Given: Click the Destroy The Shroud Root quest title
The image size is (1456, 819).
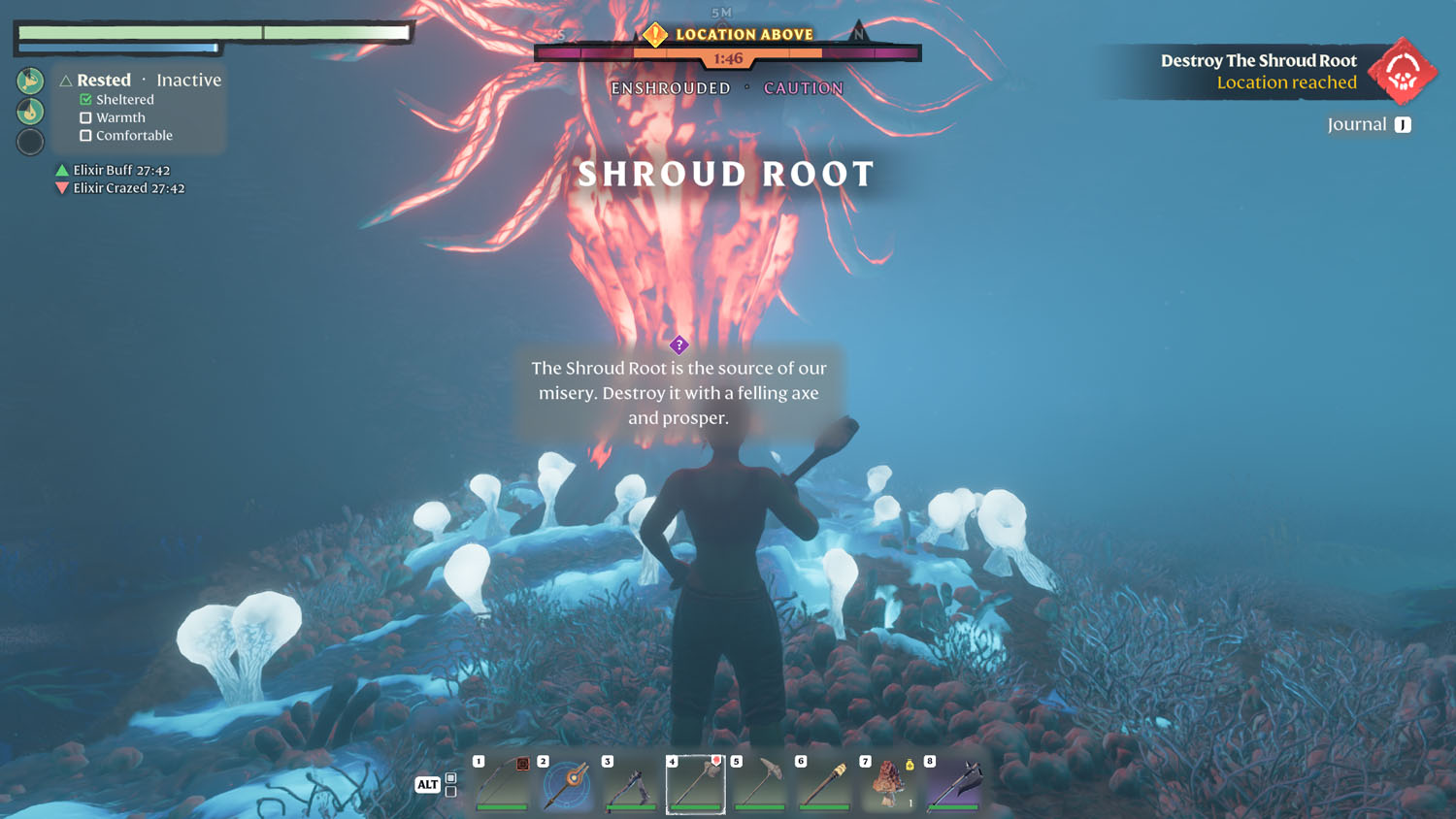Looking at the screenshot, I should click(x=1258, y=60).
